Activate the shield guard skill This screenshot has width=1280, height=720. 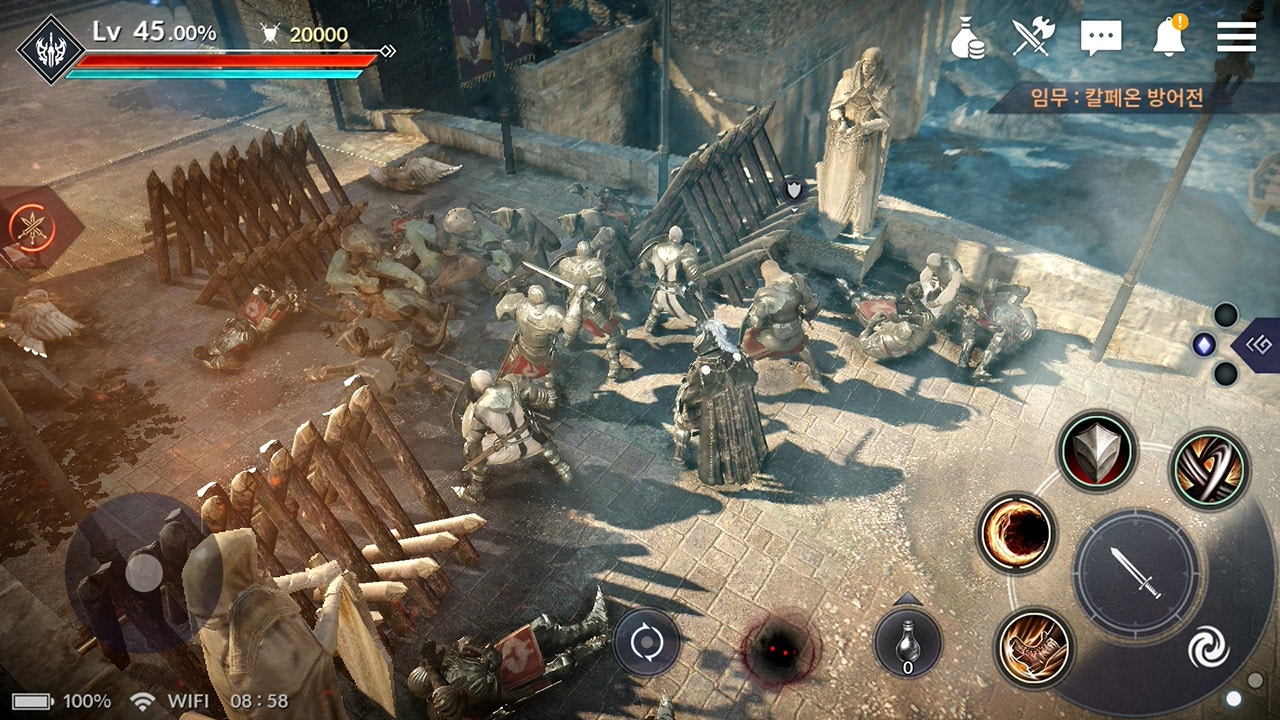point(1097,451)
